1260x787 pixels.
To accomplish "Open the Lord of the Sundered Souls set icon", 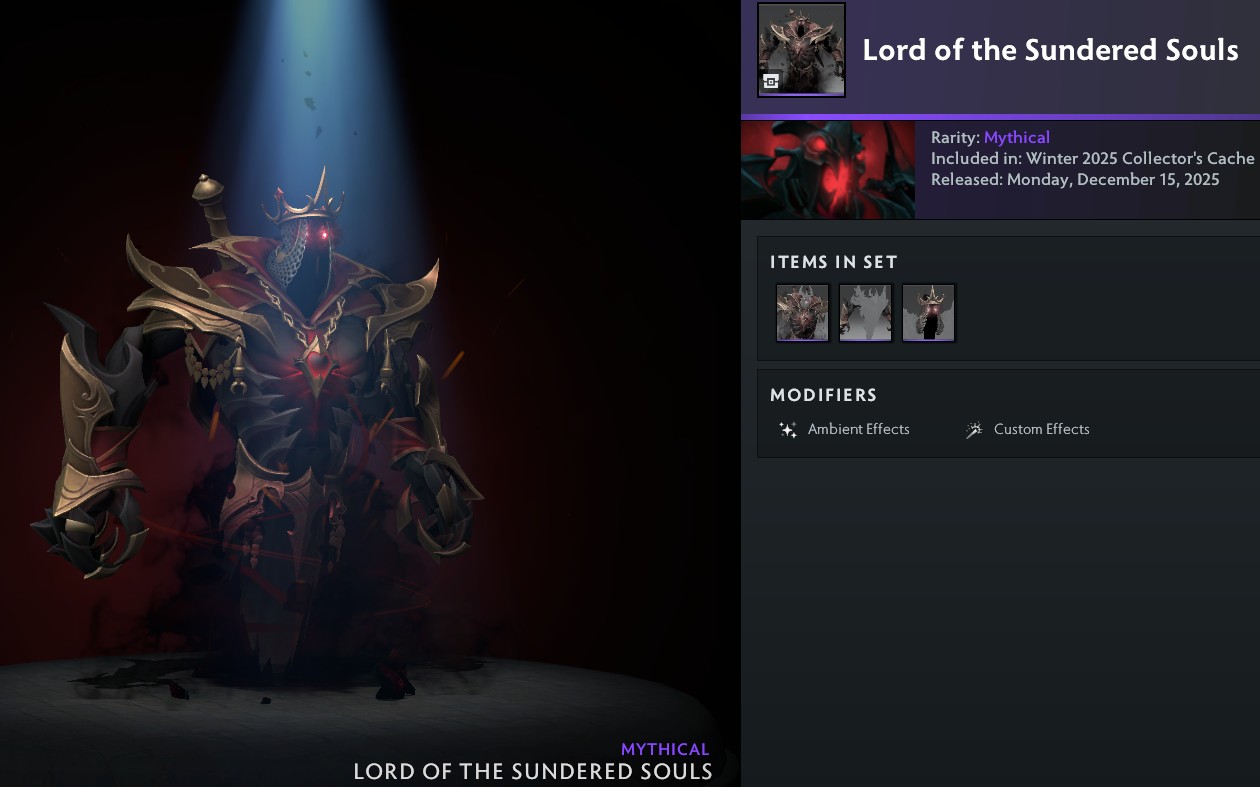I will coord(801,50).
